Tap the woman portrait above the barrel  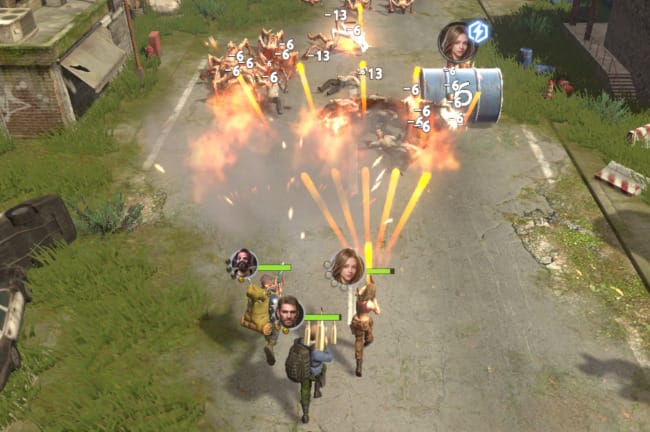click(x=456, y=41)
